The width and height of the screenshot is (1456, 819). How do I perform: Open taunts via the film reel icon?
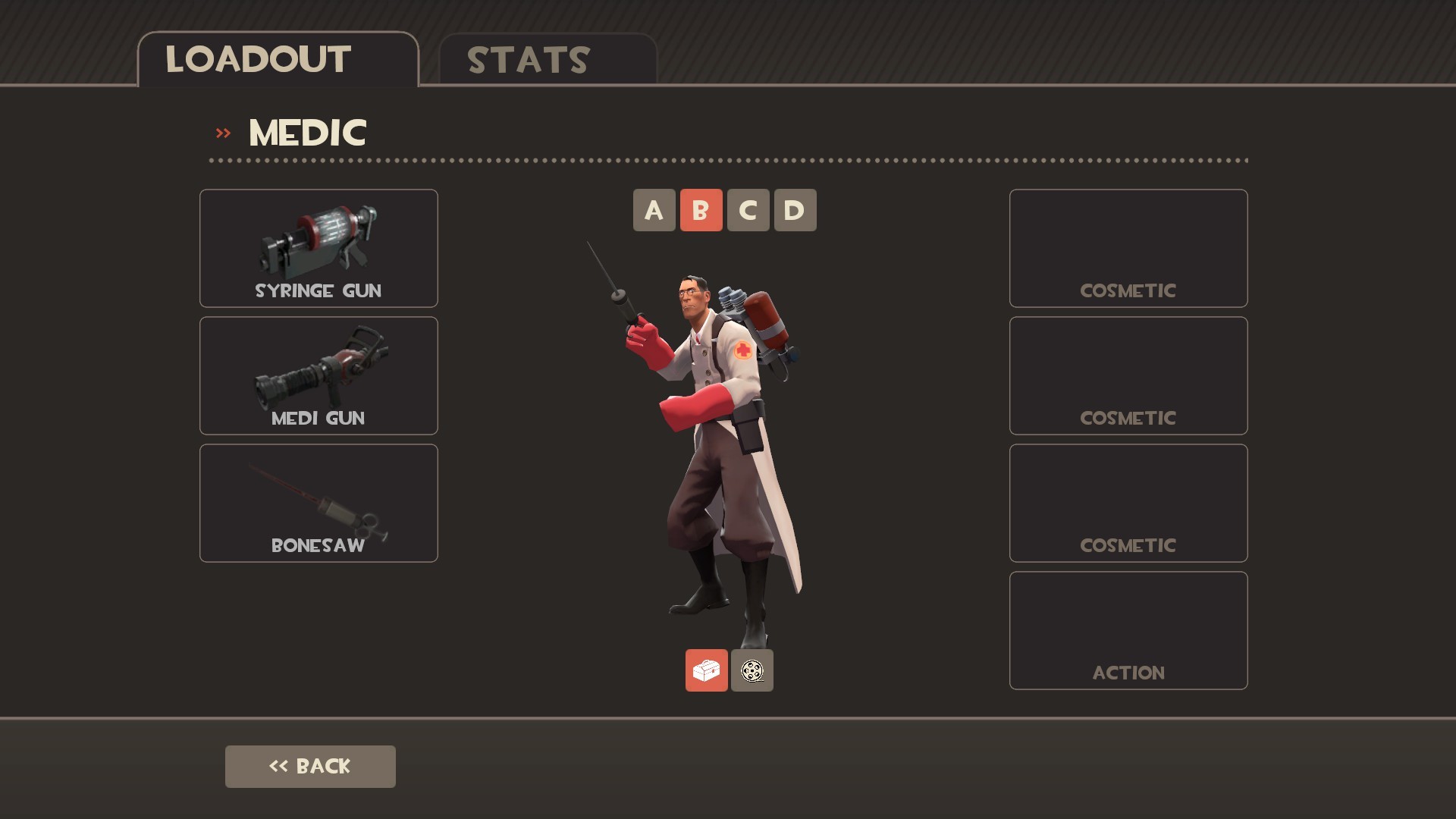click(752, 670)
